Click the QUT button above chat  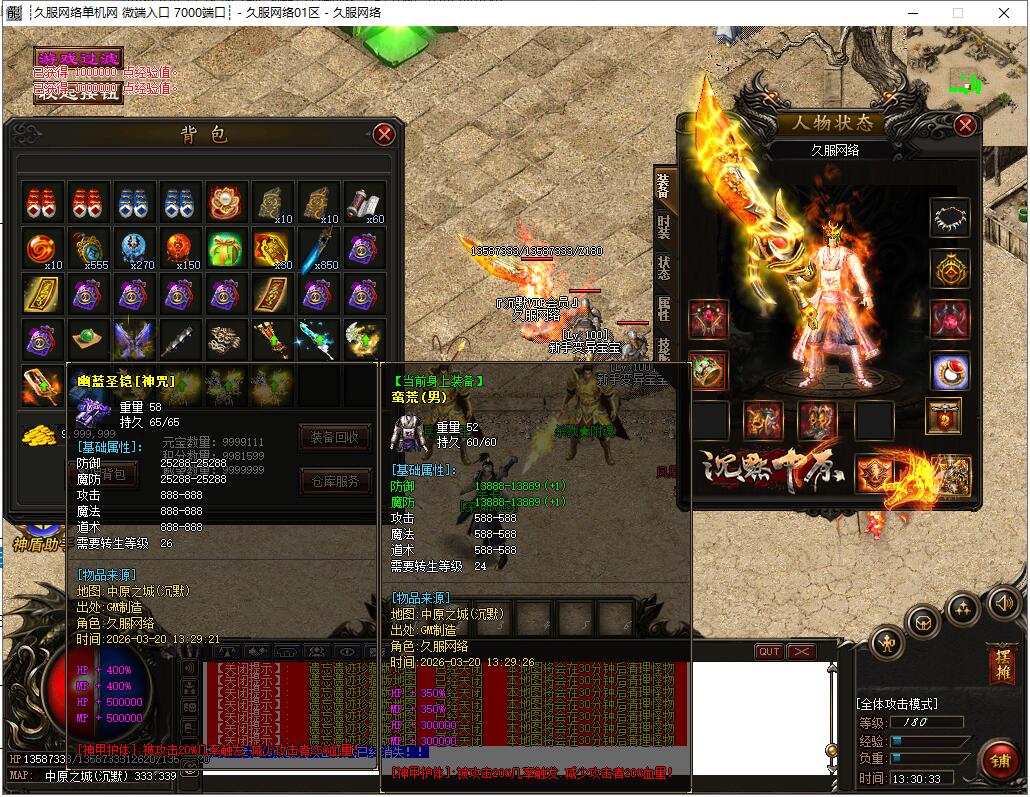(x=769, y=651)
